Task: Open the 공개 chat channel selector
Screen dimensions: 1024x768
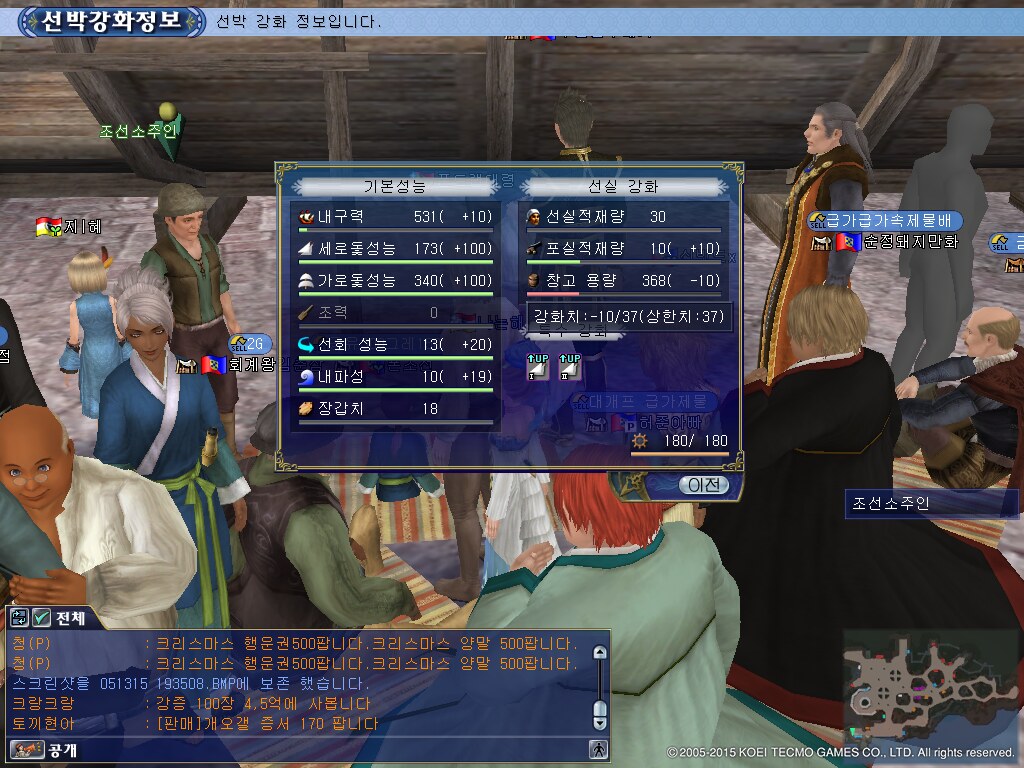Action: tap(44, 749)
